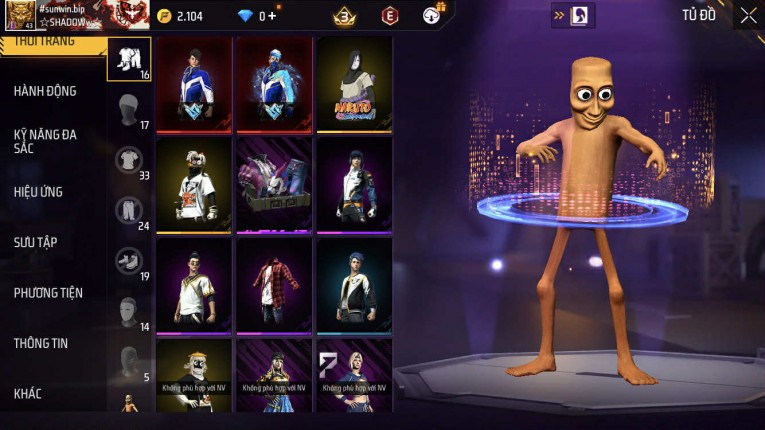Show the shoes filter with 19 items
765x430 pixels.
129,262
